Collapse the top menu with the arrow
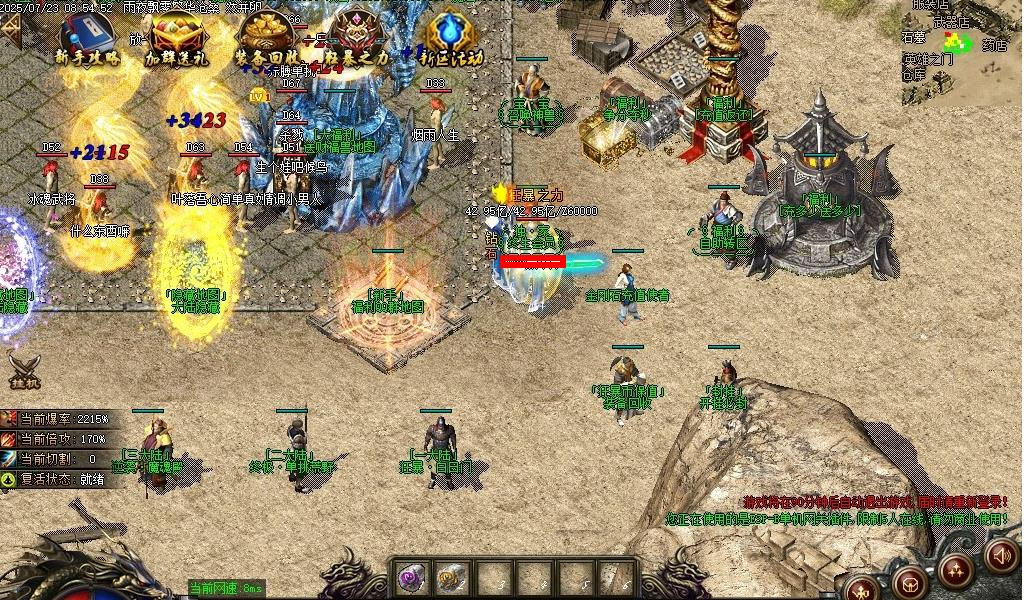Screen dimensions: 1028x600 point(10,30)
